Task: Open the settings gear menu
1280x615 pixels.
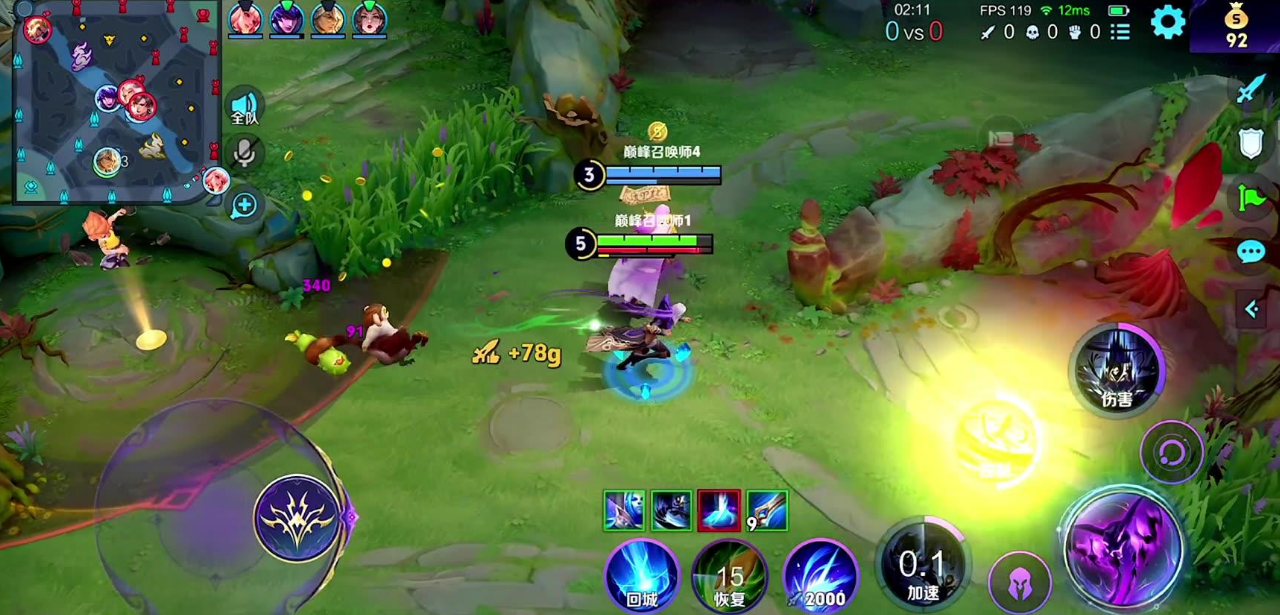Action: (x=1167, y=22)
